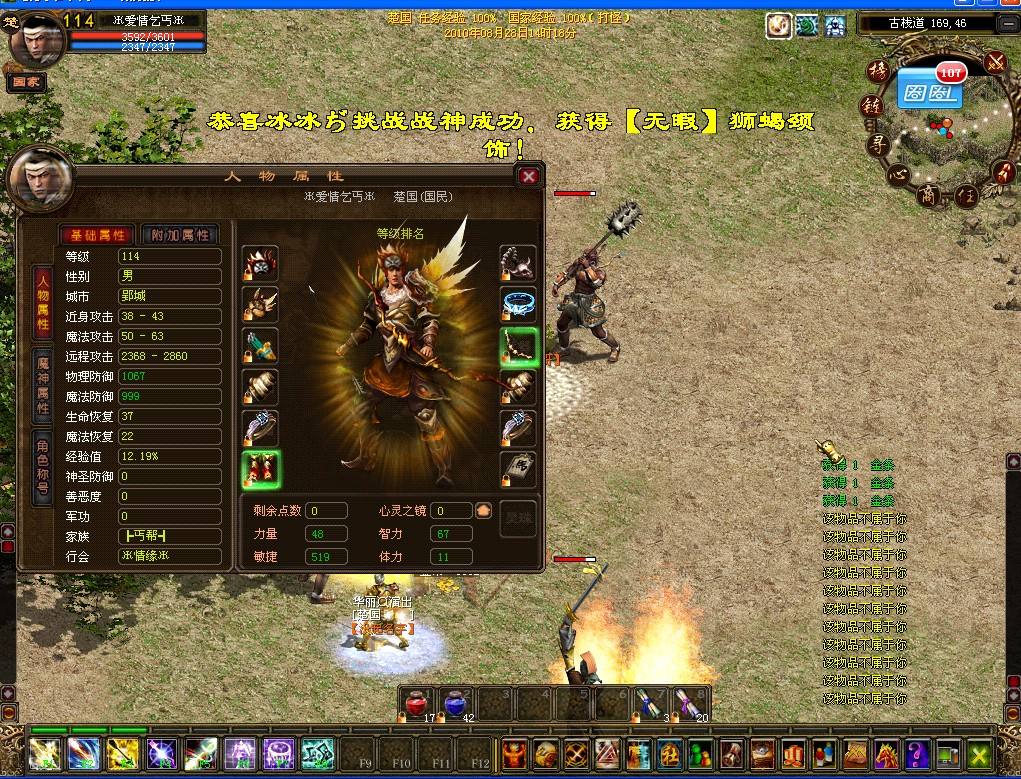
Task: Open the 榜 ranking button on minimap
Action: point(877,71)
